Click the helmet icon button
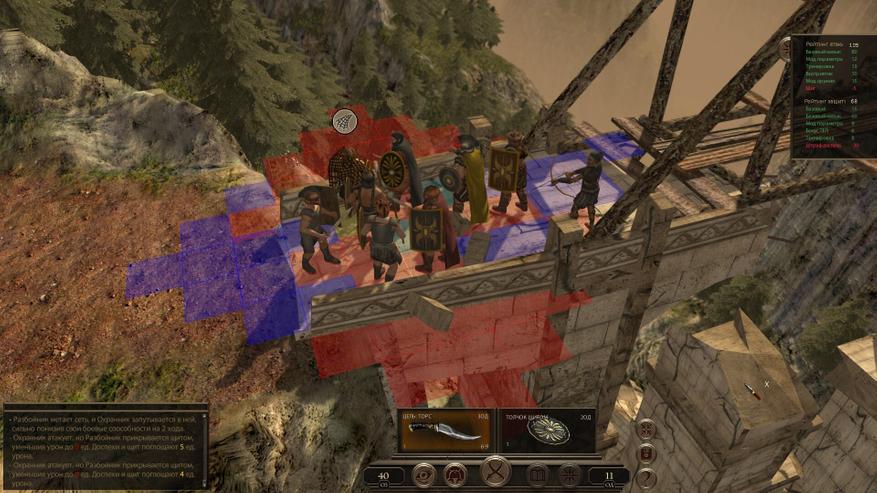The width and height of the screenshot is (877, 493). (x=455, y=475)
